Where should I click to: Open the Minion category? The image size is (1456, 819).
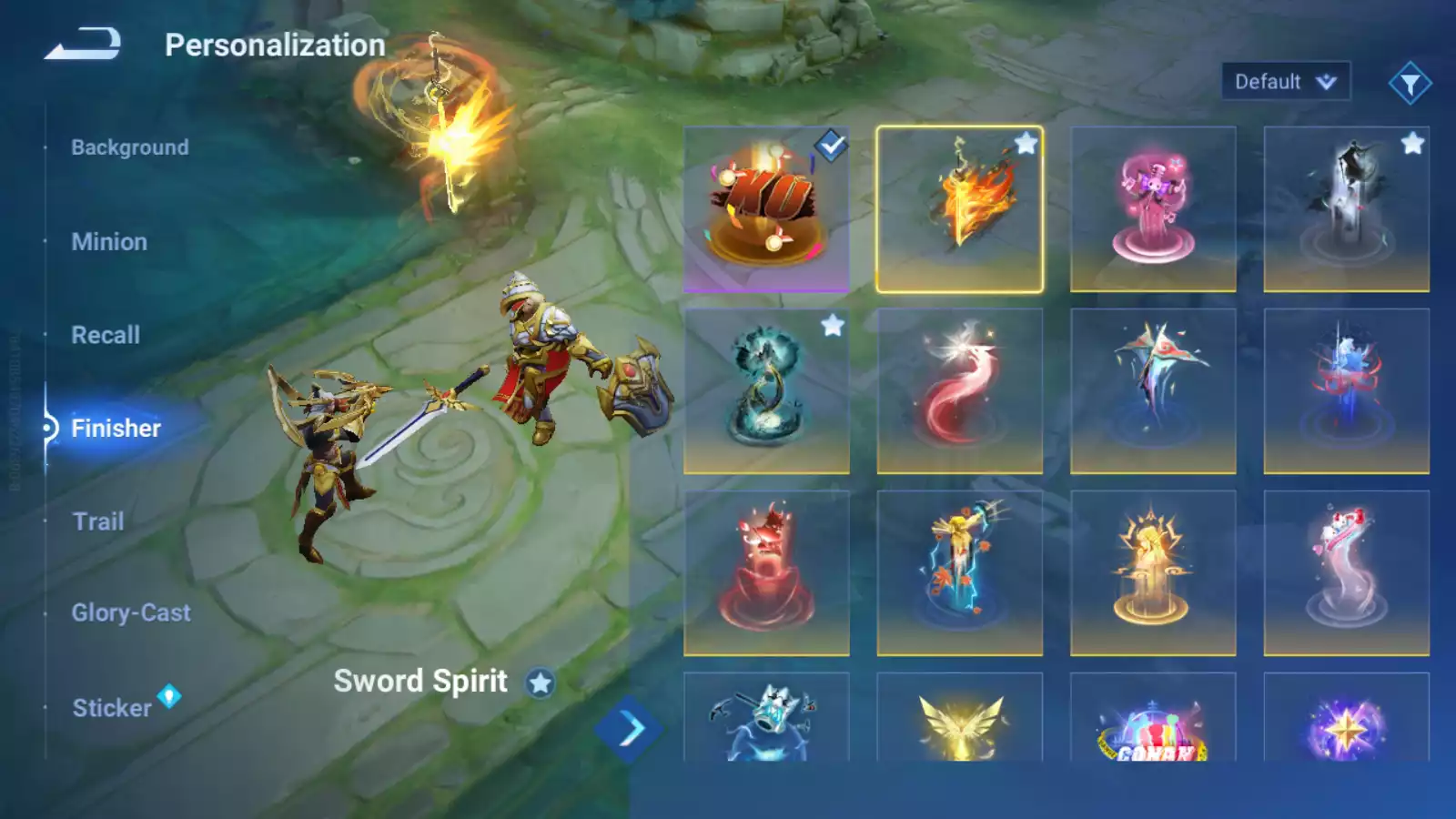[109, 242]
